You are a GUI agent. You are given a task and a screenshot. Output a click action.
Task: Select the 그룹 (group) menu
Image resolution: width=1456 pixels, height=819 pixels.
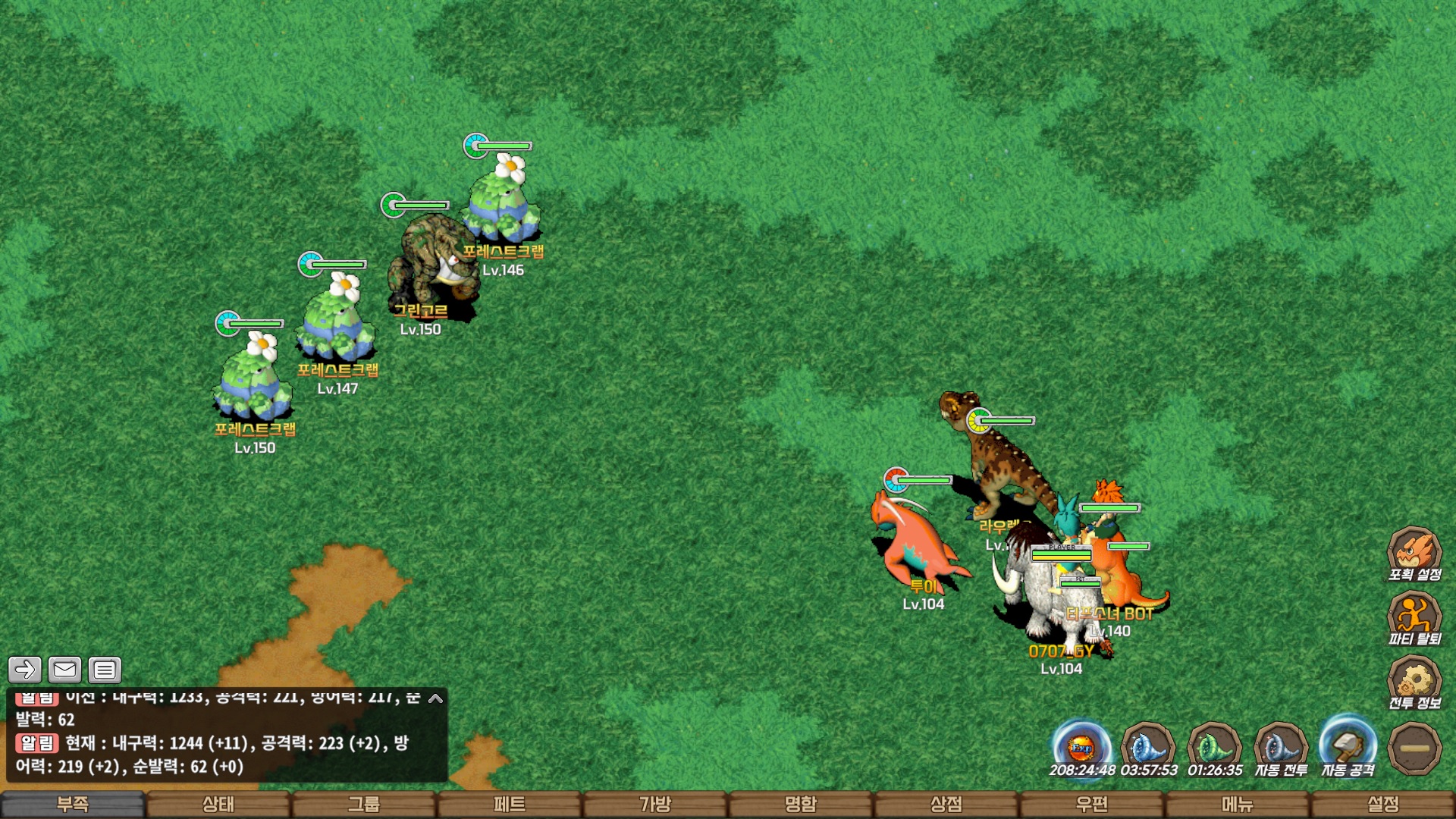pos(364,804)
